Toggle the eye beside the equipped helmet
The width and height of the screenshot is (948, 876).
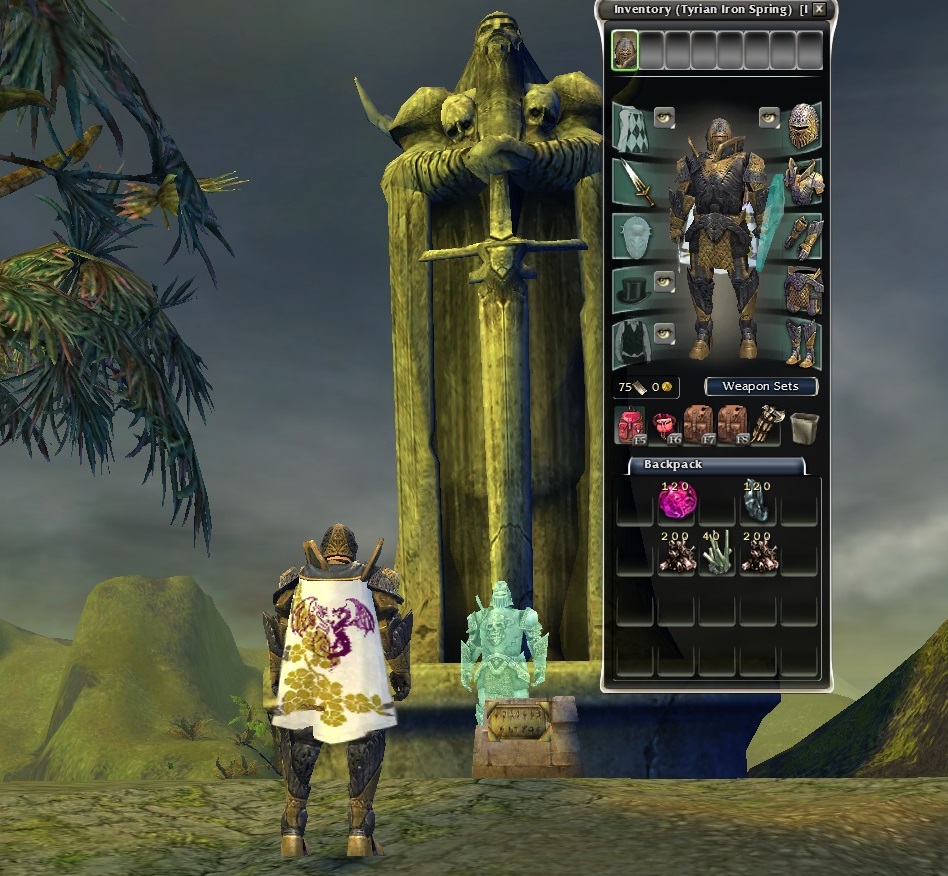[769, 118]
